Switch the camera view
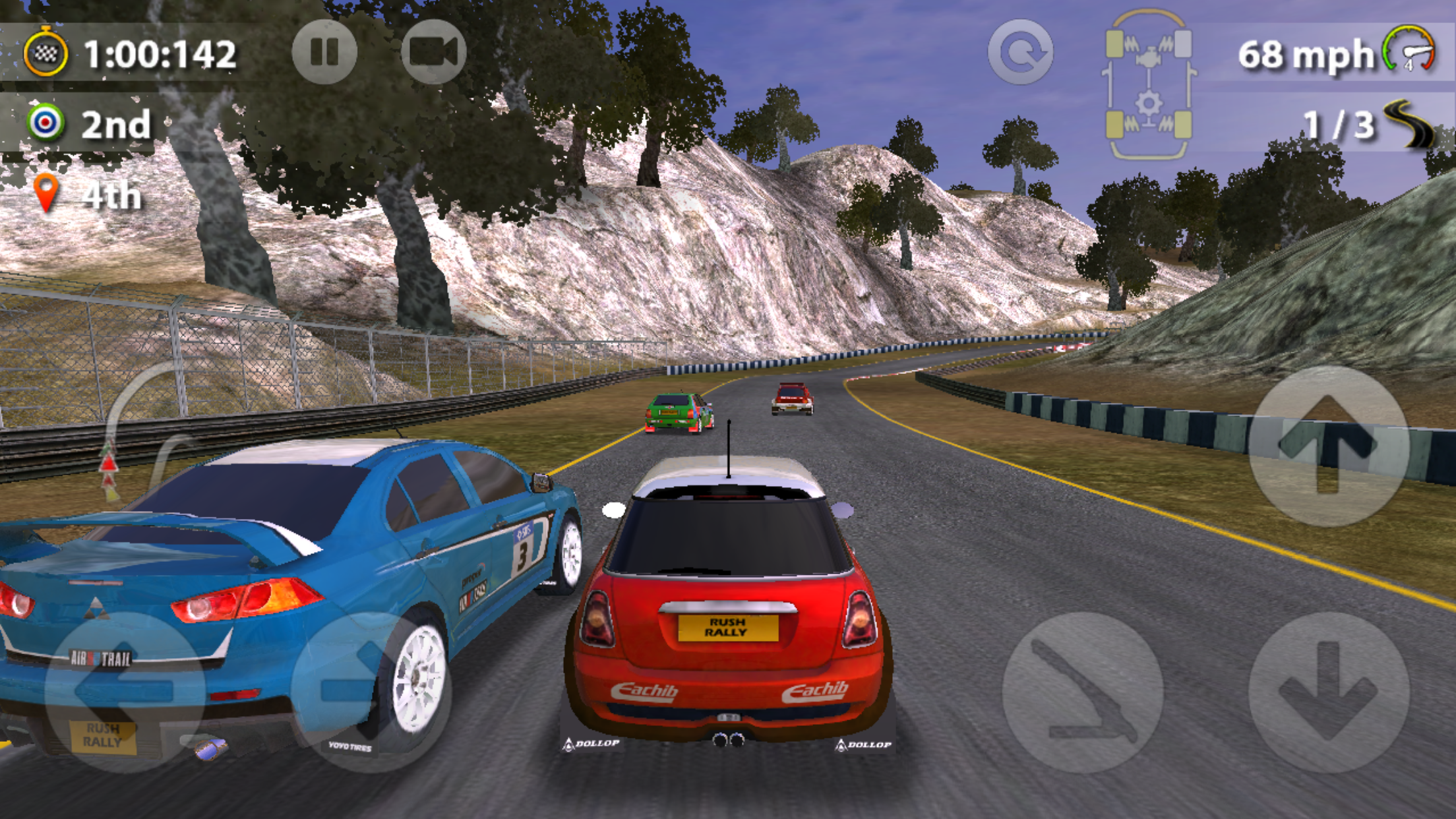1456x819 pixels. [433, 52]
